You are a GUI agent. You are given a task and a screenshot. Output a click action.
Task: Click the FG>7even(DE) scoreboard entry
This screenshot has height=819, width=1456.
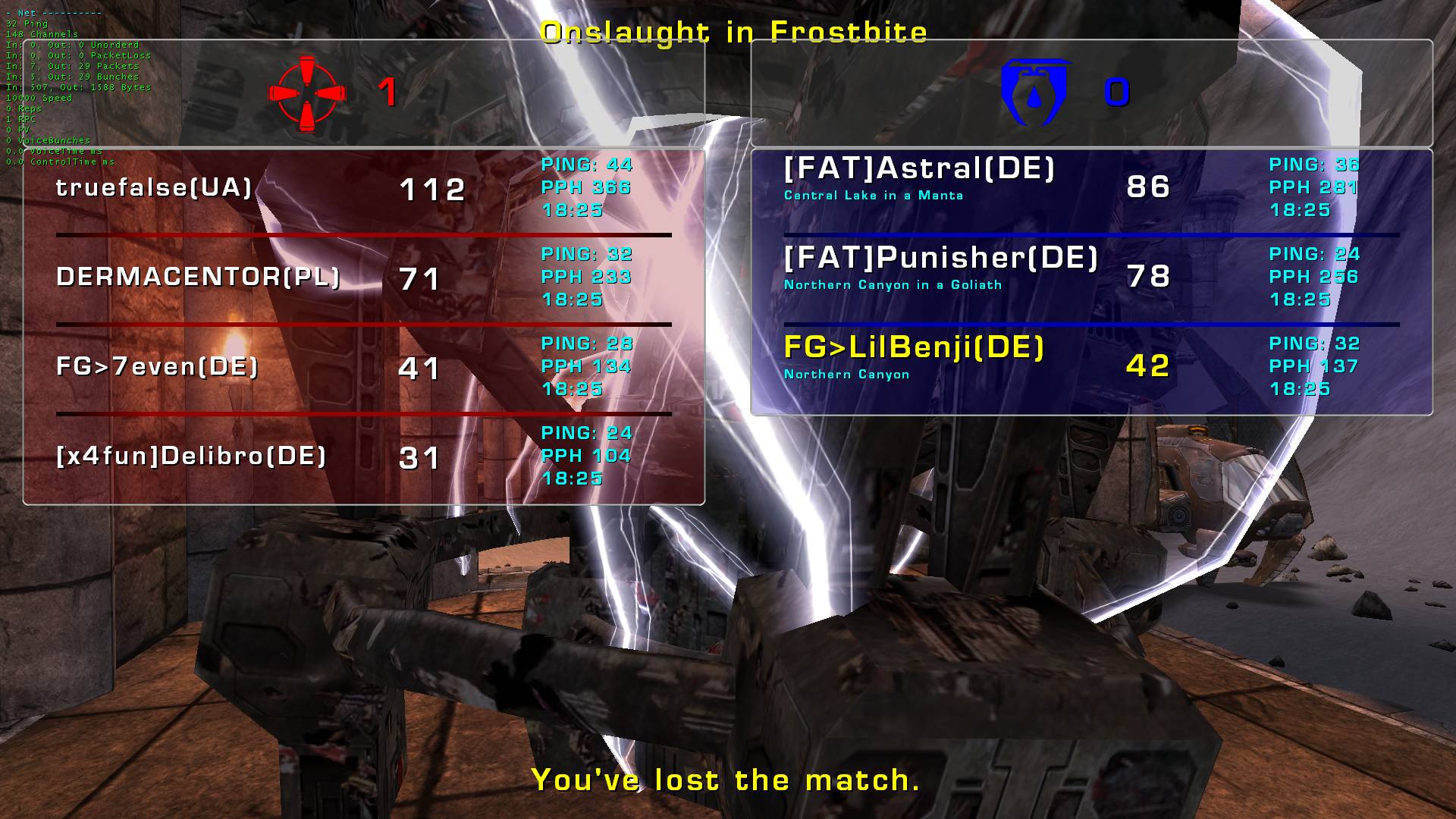click(157, 367)
